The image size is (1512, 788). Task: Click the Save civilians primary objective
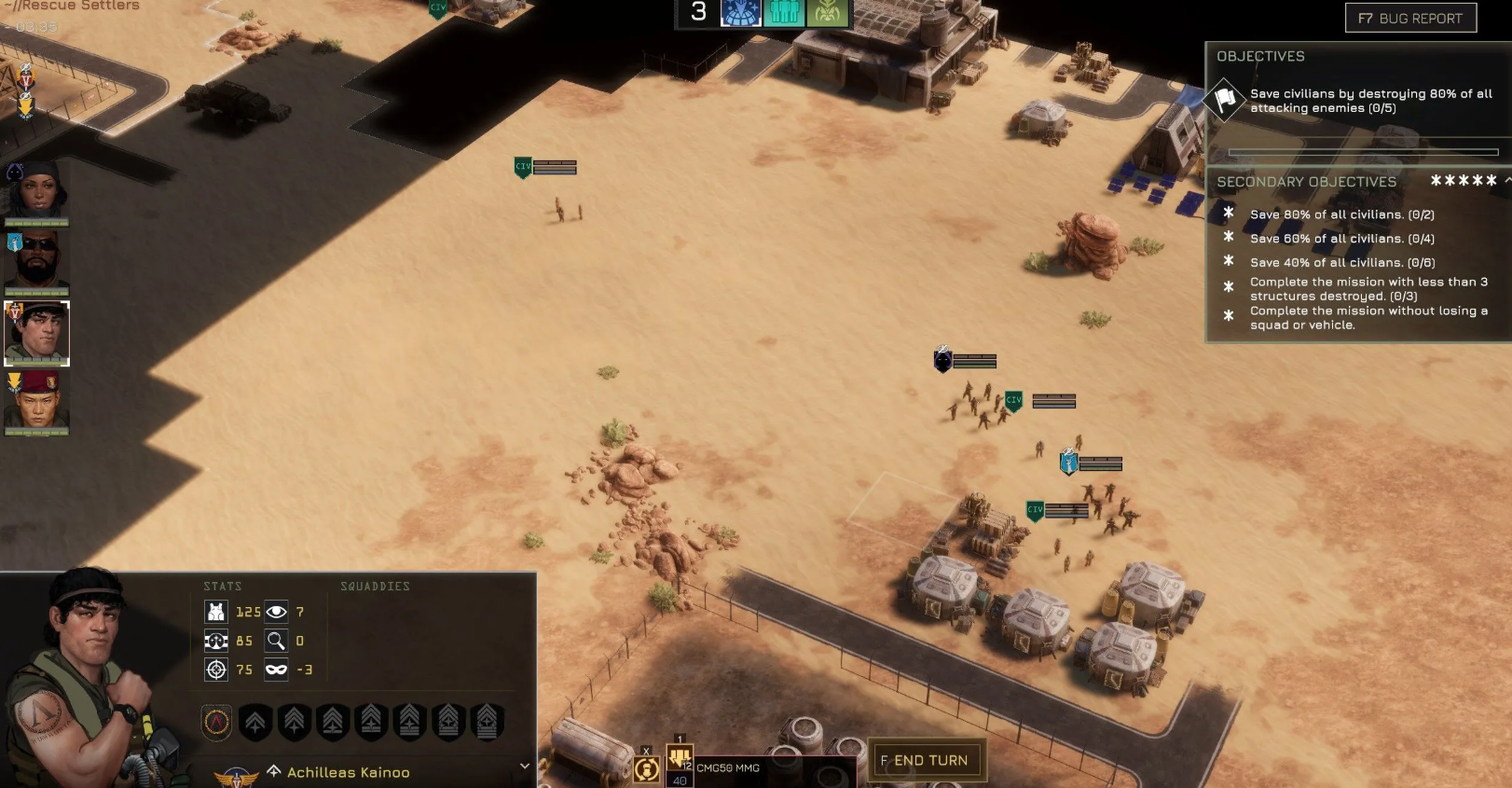[1369, 101]
